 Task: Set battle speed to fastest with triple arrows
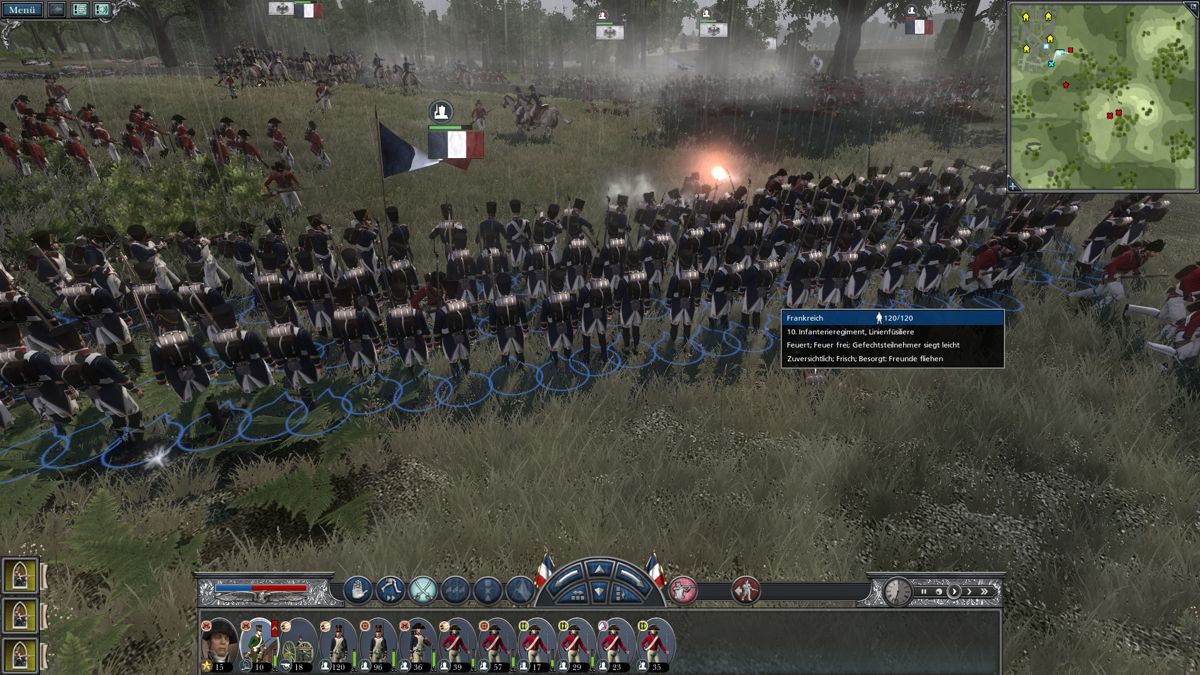pos(989,591)
